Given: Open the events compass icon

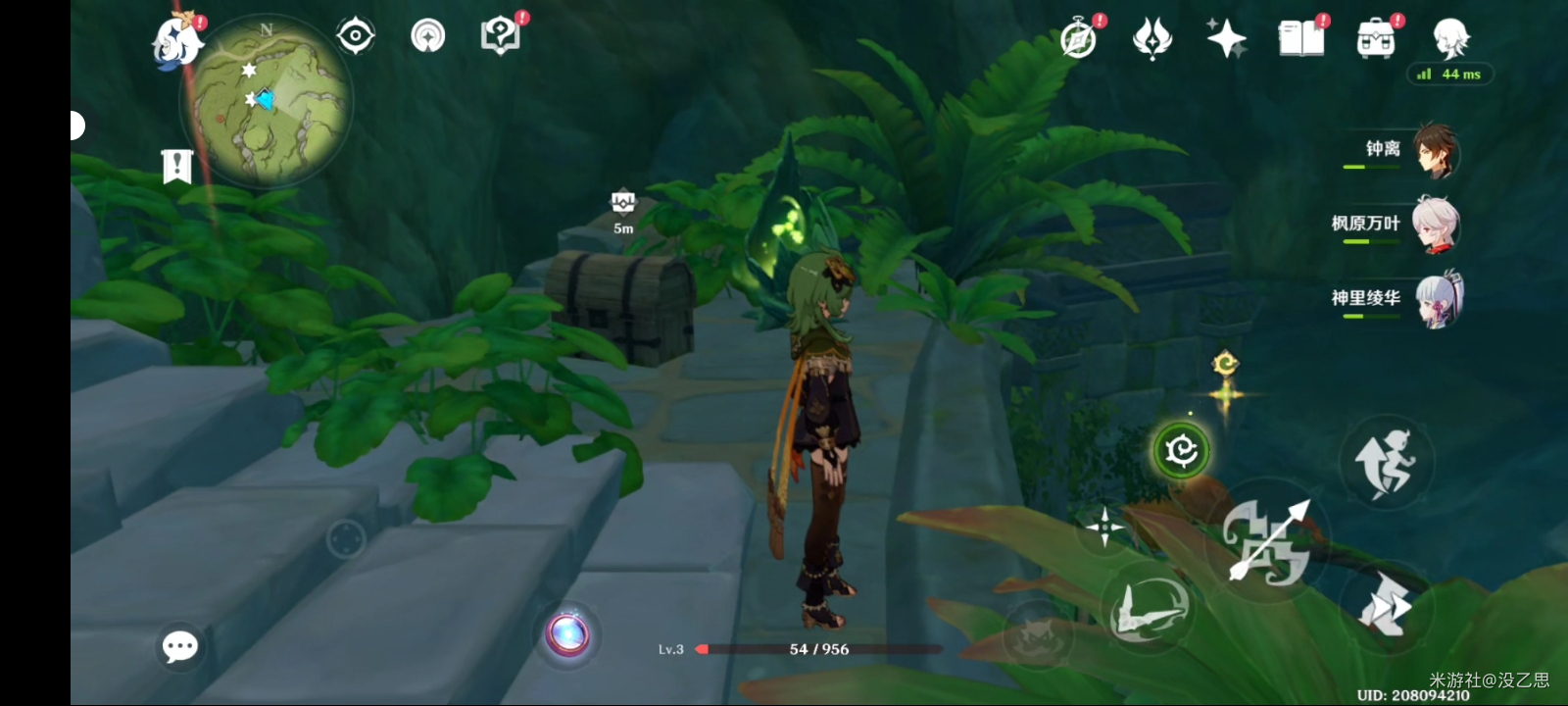Looking at the screenshot, I should coord(1079,39).
